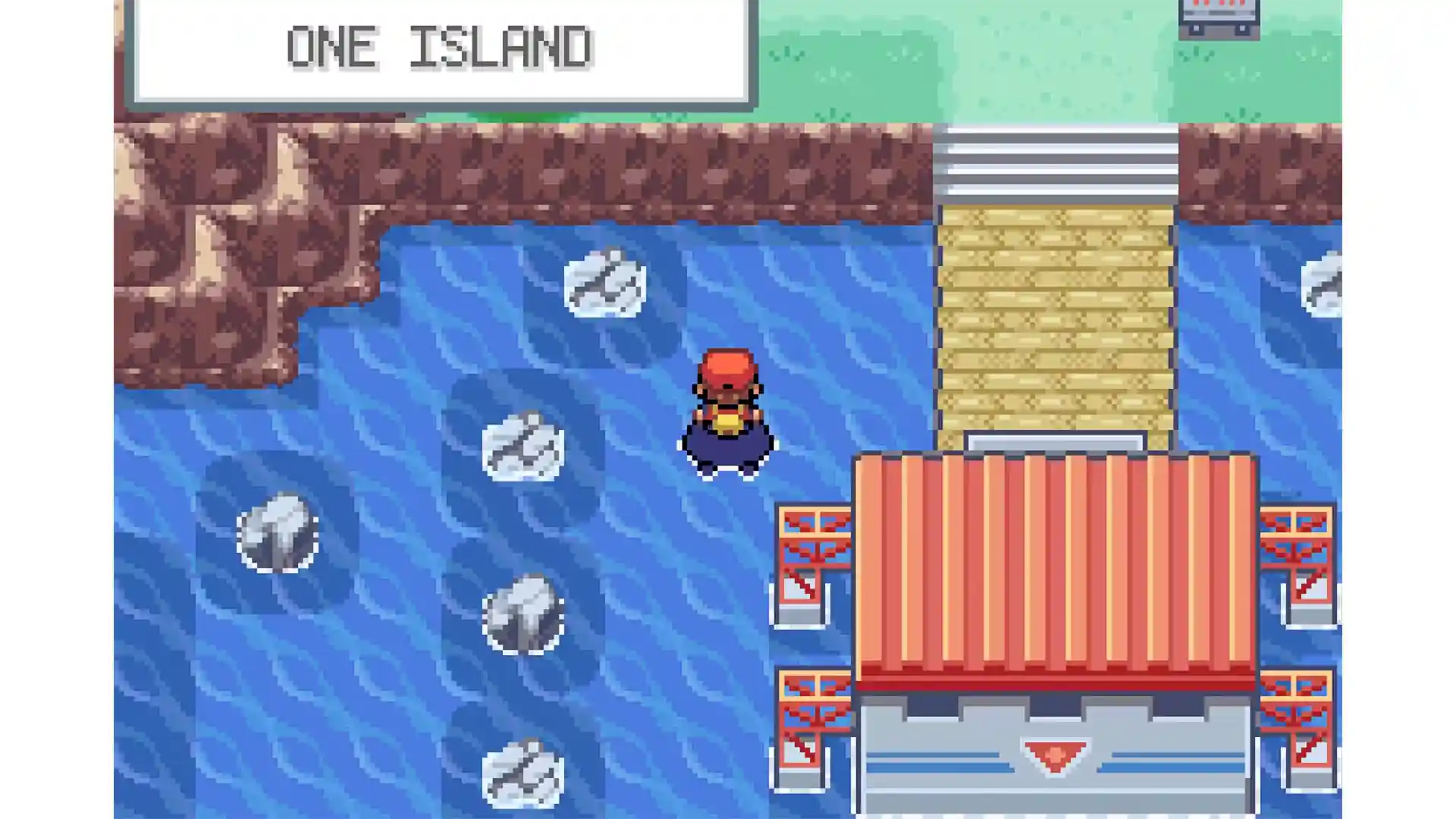Click the sign area below the stairs
The height and width of the screenshot is (819, 1456).
pos(1058,442)
